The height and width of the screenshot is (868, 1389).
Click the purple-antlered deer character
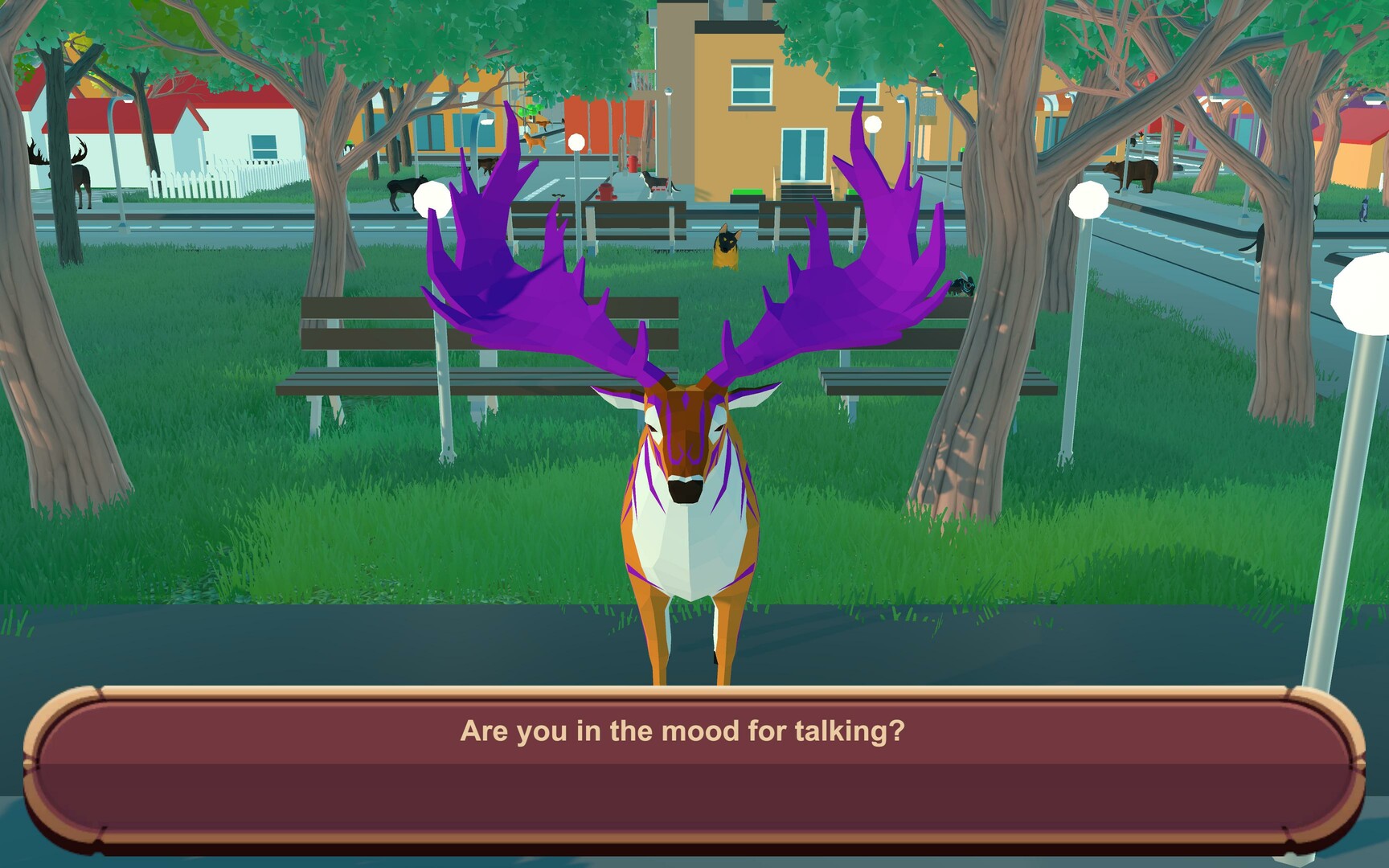(x=693, y=498)
